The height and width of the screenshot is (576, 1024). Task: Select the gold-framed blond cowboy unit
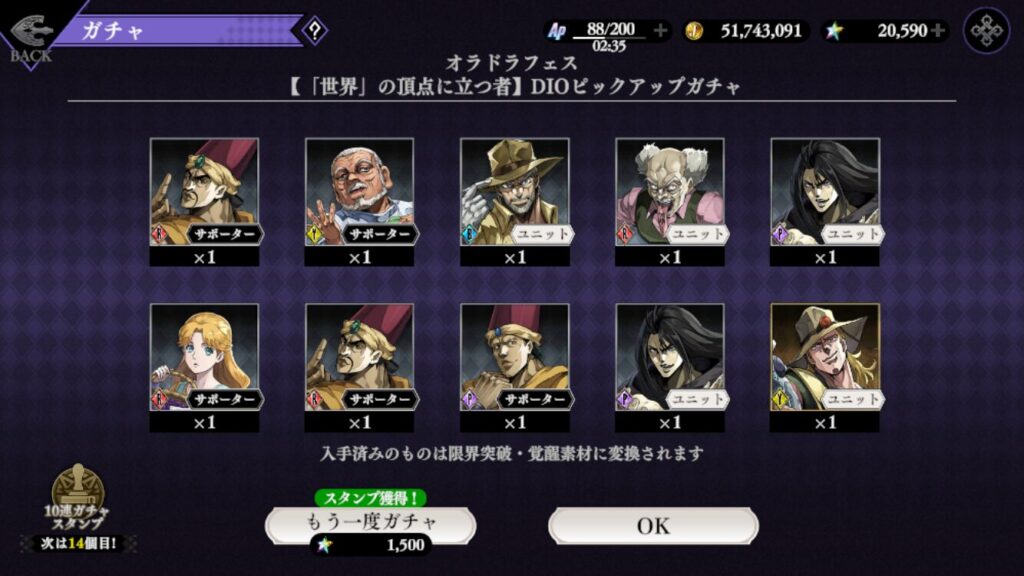[825, 360]
